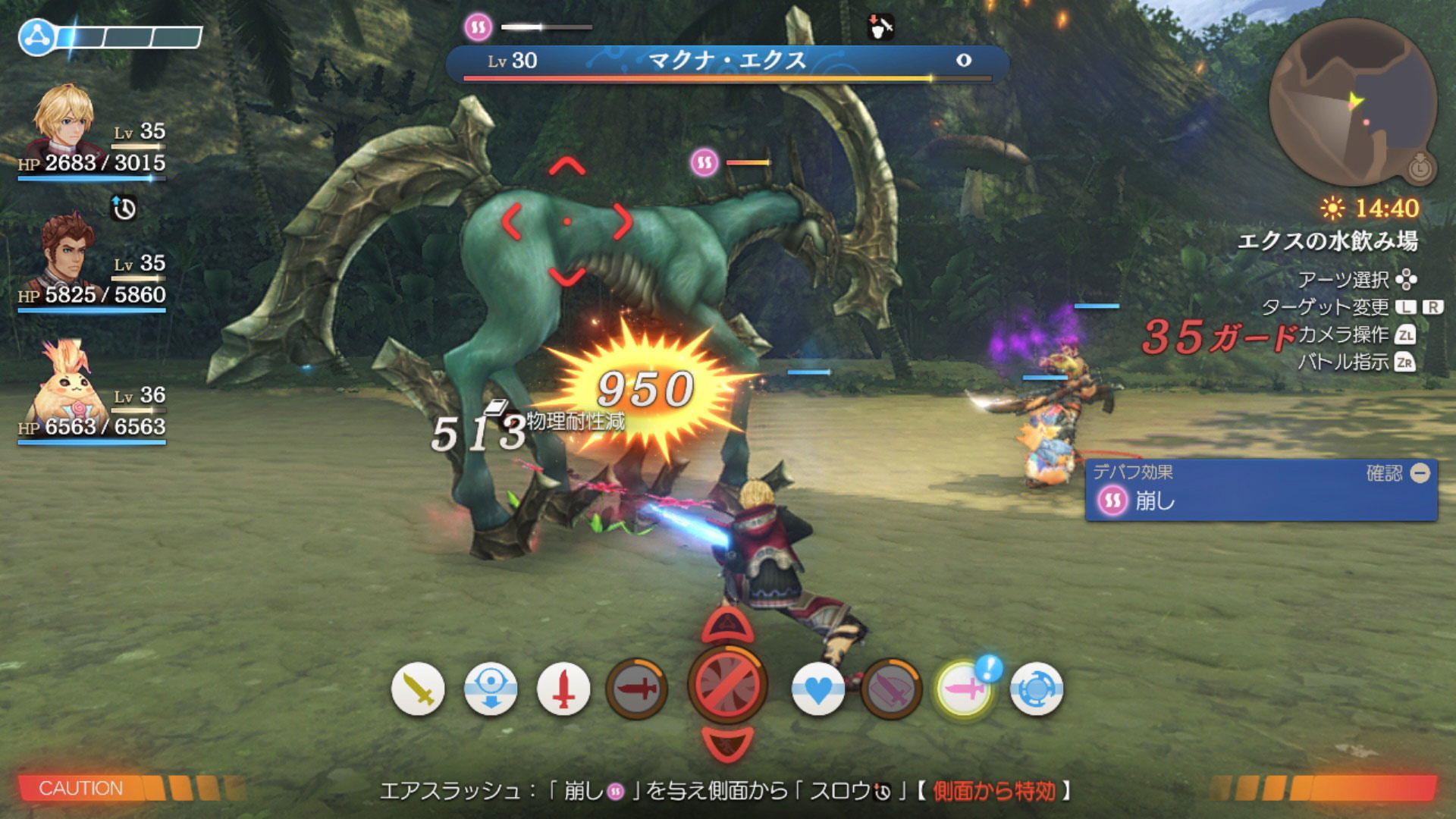The height and width of the screenshot is (819, 1456).
Task: Click the chain attack arrow above the talent art
Action: pyautogui.click(x=727, y=626)
